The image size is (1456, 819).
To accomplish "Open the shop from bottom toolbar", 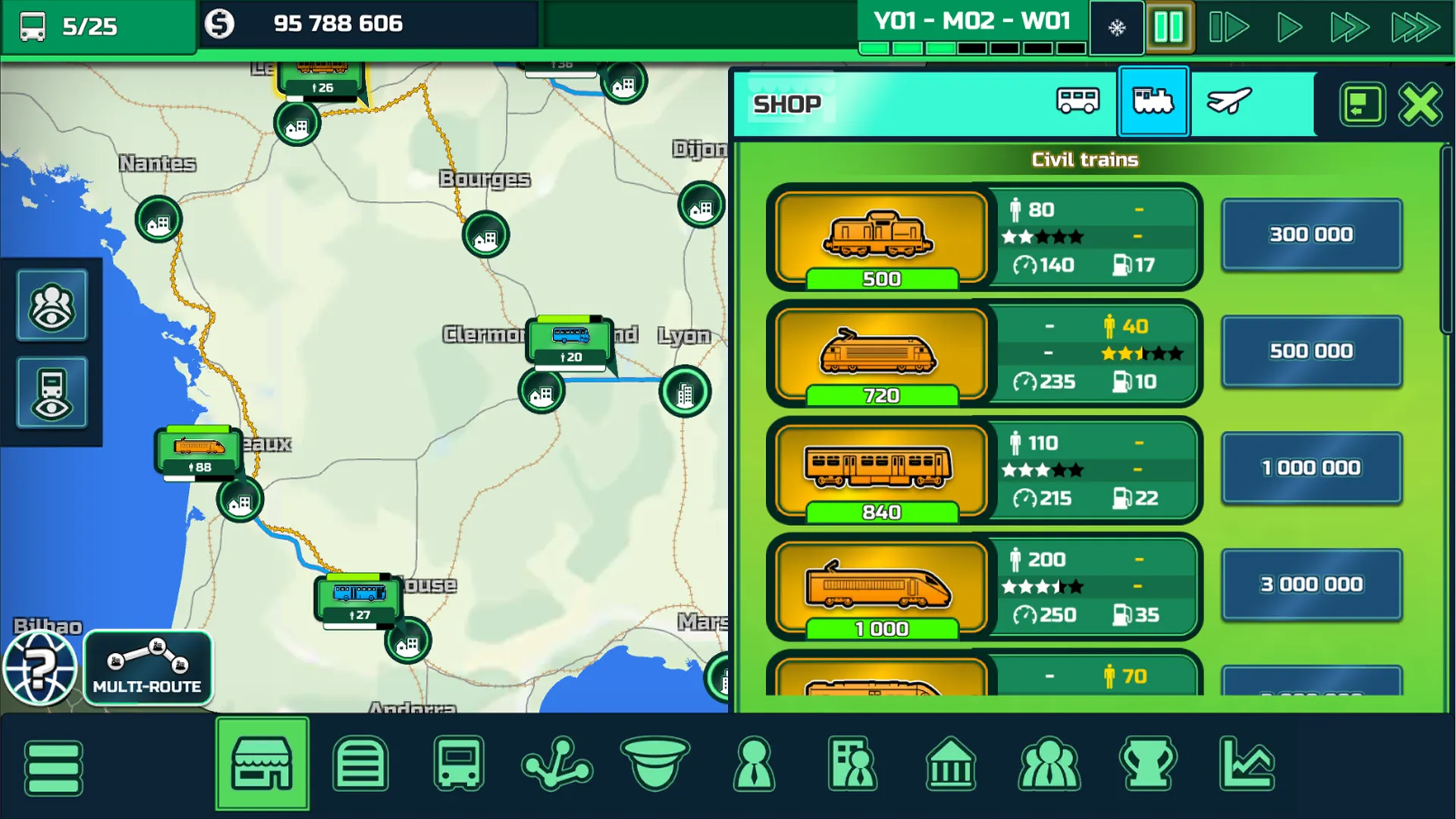I will (262, 764).
